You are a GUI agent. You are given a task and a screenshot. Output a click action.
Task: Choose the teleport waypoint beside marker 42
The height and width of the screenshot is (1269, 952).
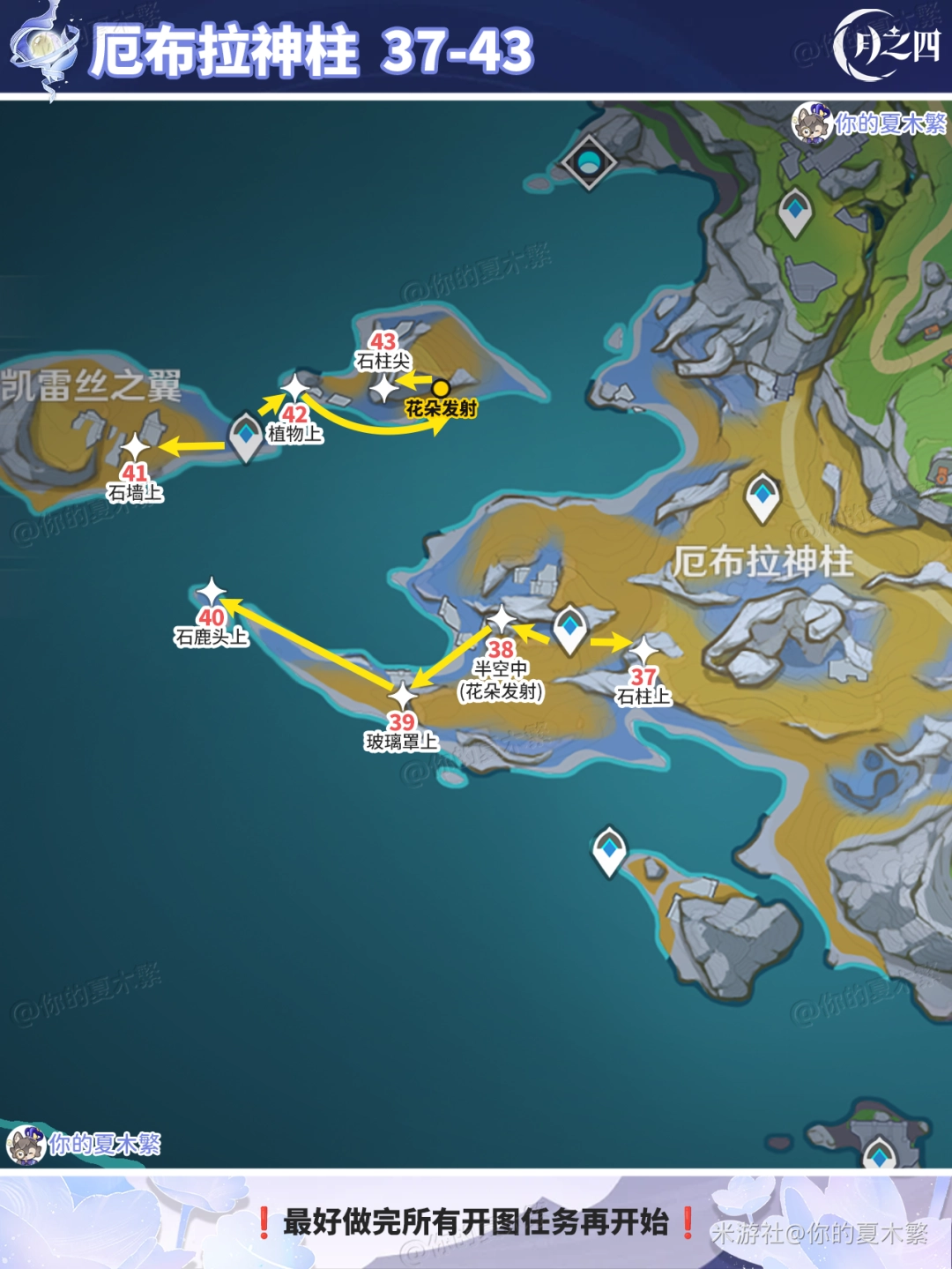click(245, 436)
